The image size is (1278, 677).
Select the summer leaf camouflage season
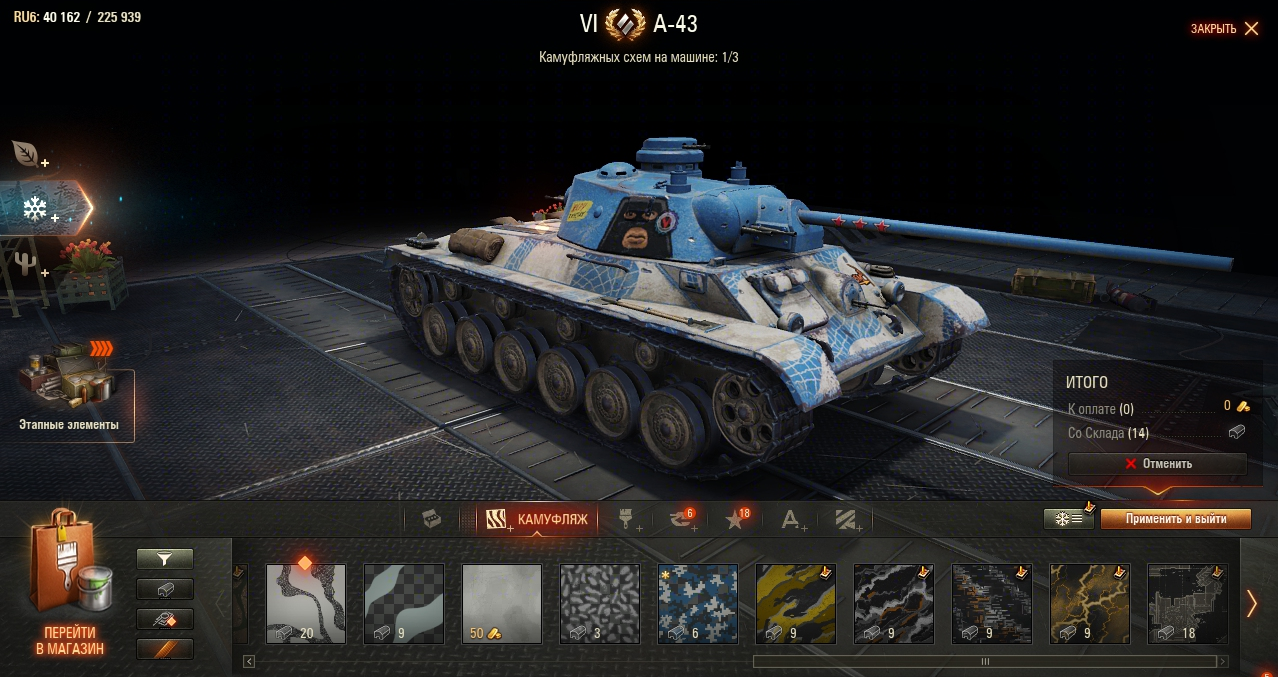[x=27, y=154]
